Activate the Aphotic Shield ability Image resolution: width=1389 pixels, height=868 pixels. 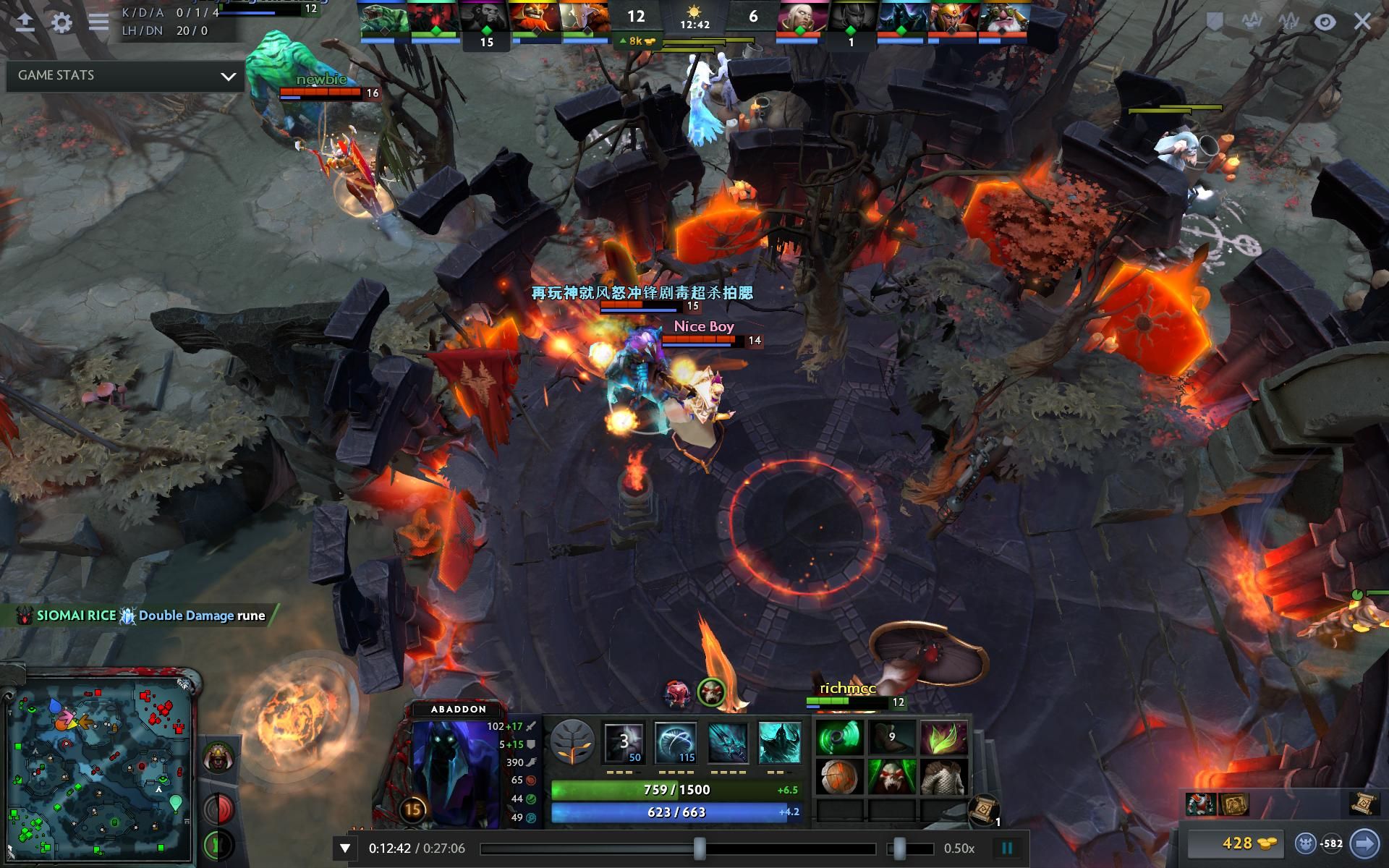click(676, 742)
